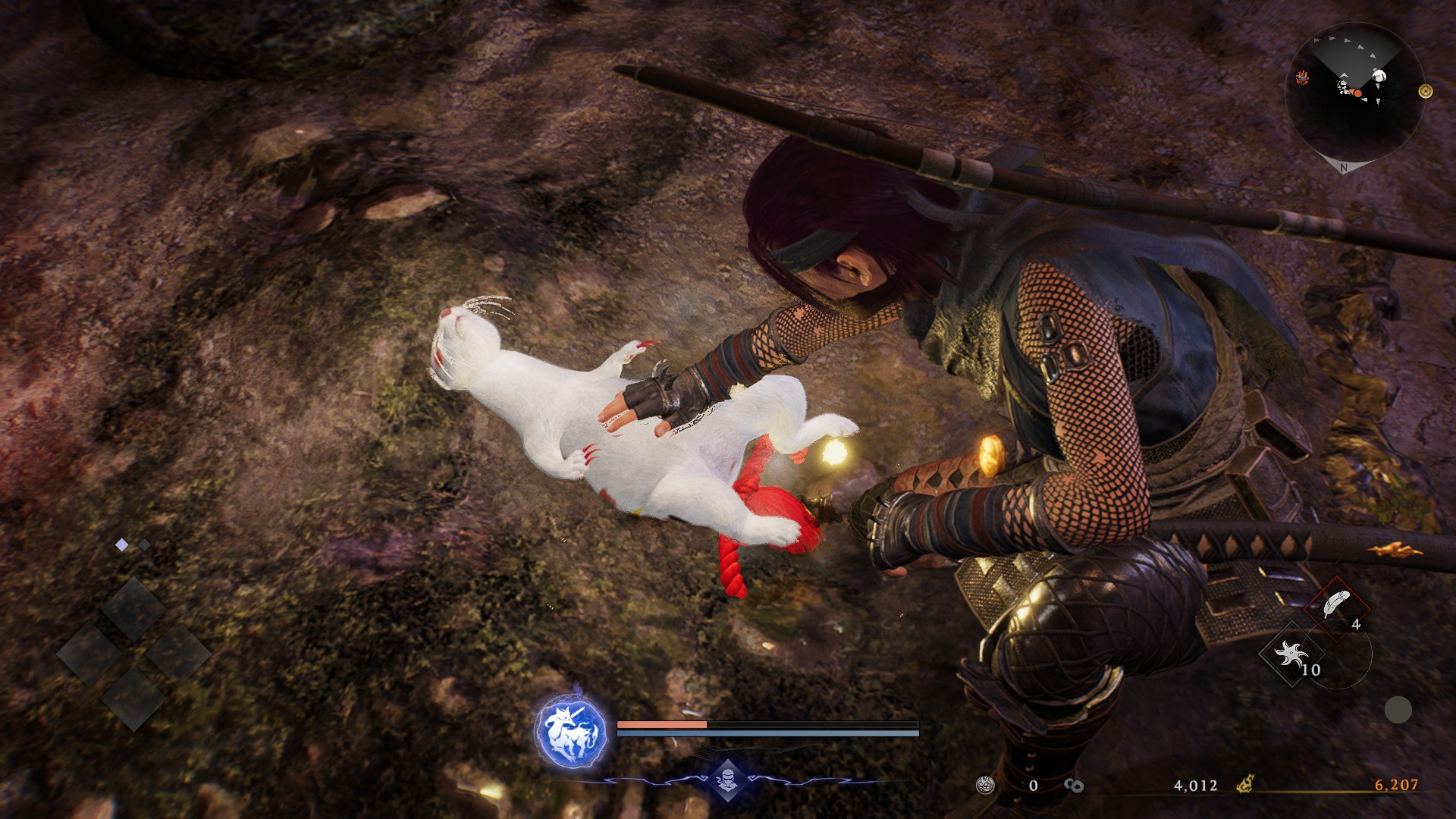1456x819 pixels.
Task: Click the white round marker on minimap
Action: coord(1379,76)
